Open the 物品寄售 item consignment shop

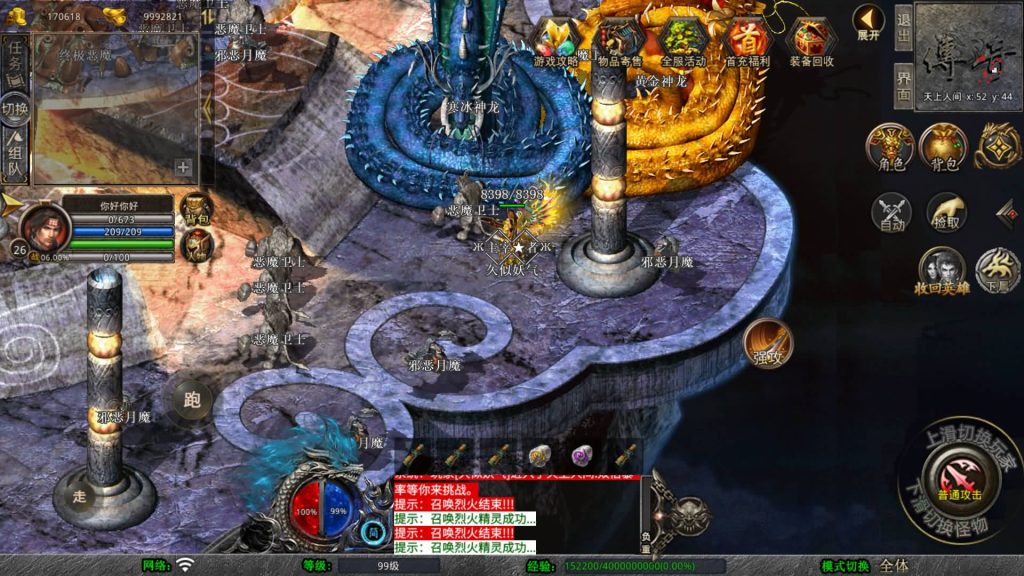[620, 42]
